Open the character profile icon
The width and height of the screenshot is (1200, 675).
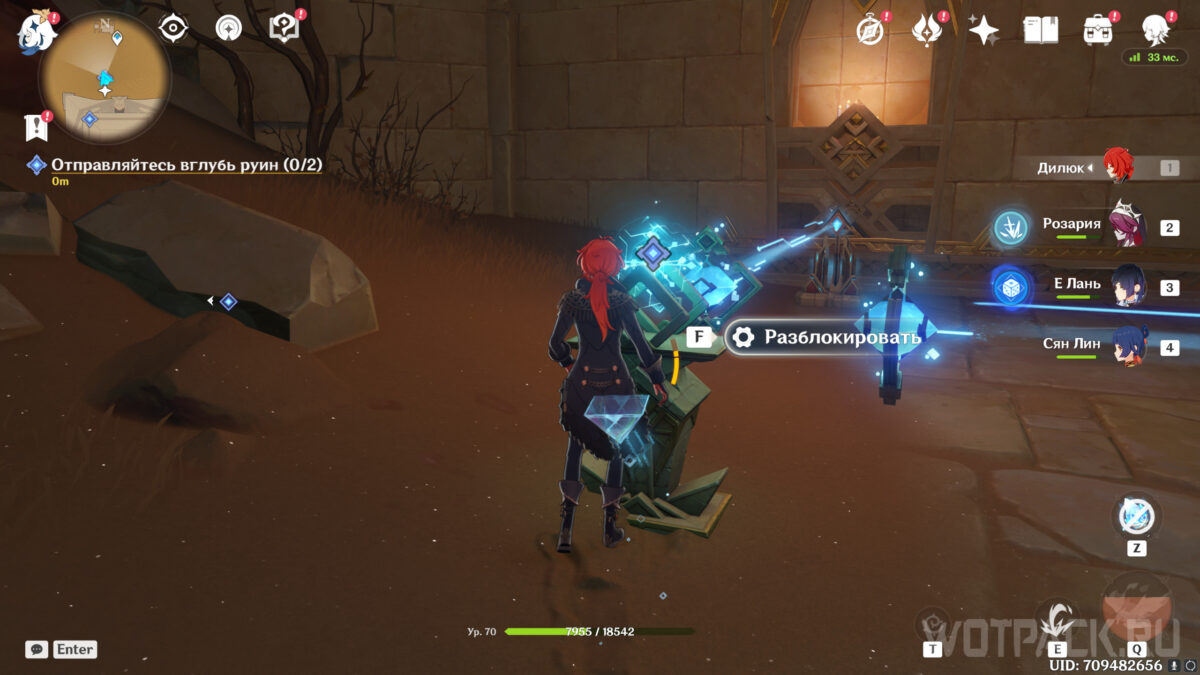(x=1156, y=30)
